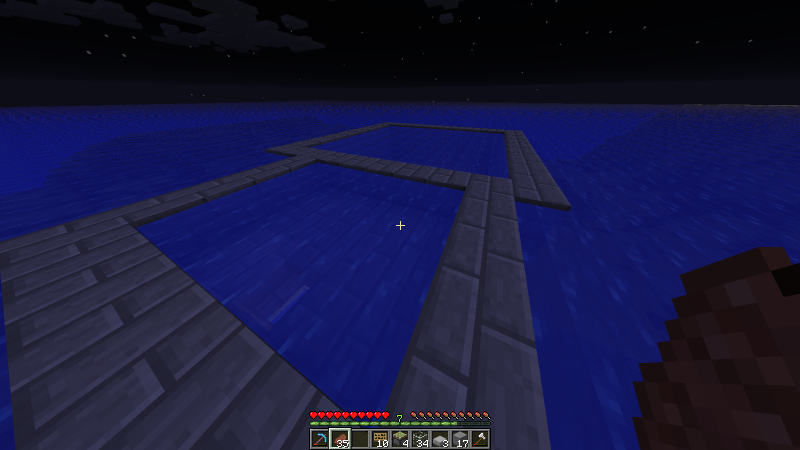Select the reddish item stack of 35
Image resolution: width=800 pixels, height=450 pixels.
339,438
